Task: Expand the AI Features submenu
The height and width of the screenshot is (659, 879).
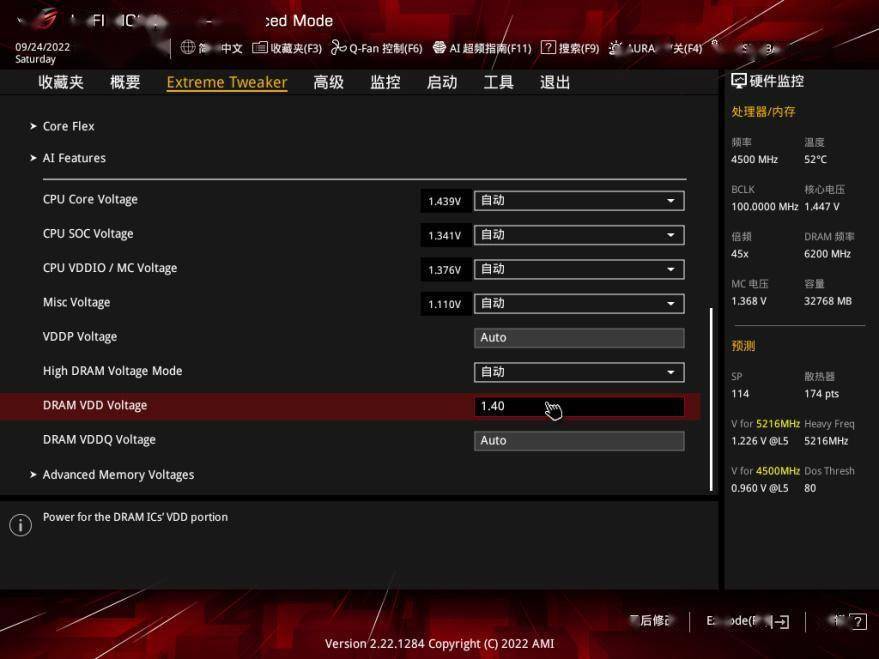Action: point(74,158)
